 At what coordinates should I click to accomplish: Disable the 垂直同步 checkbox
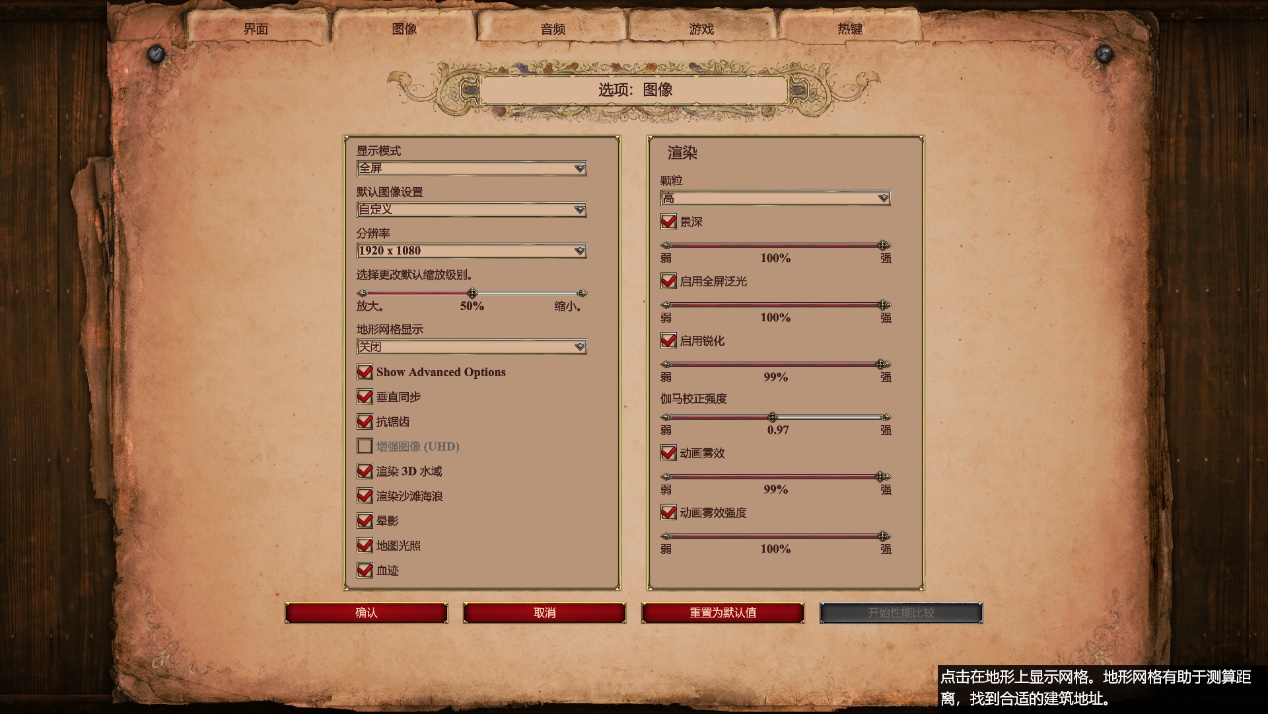point(365,397)
